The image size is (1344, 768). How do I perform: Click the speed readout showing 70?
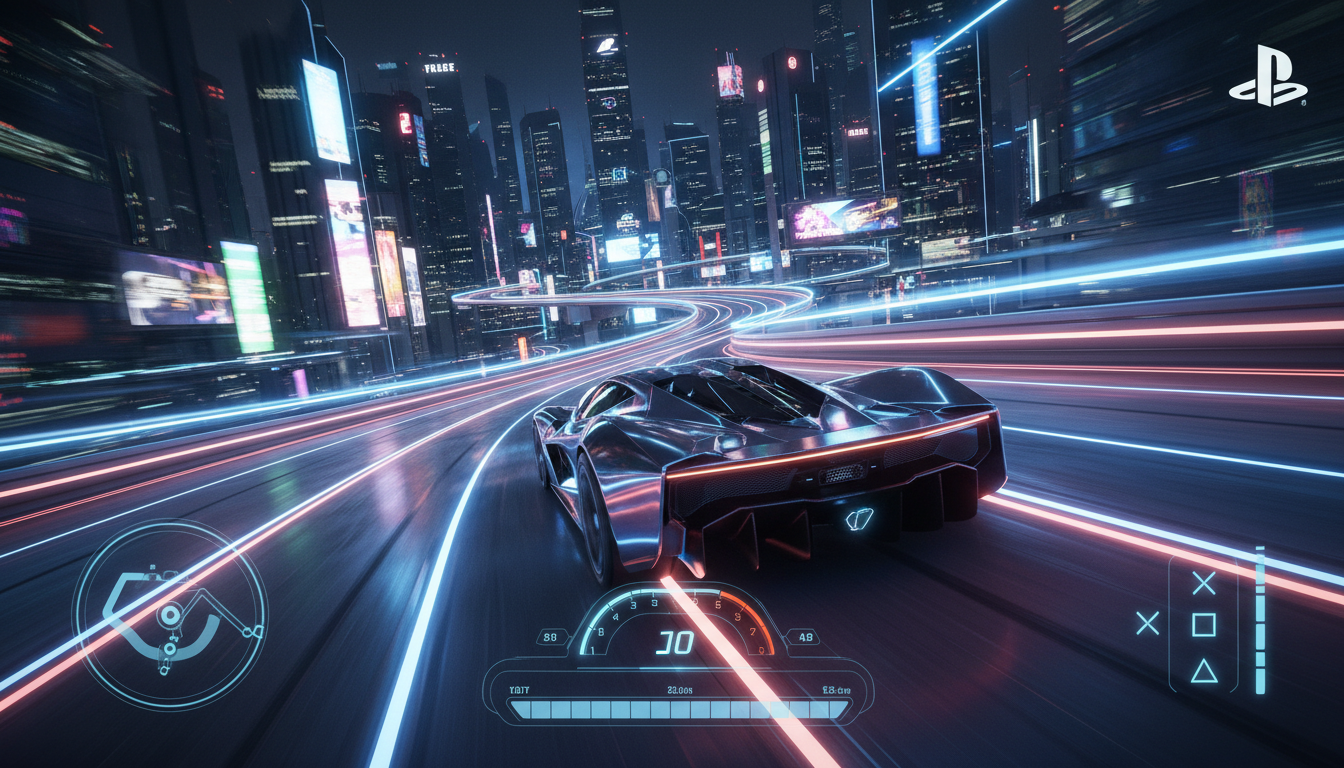[676, 640]
